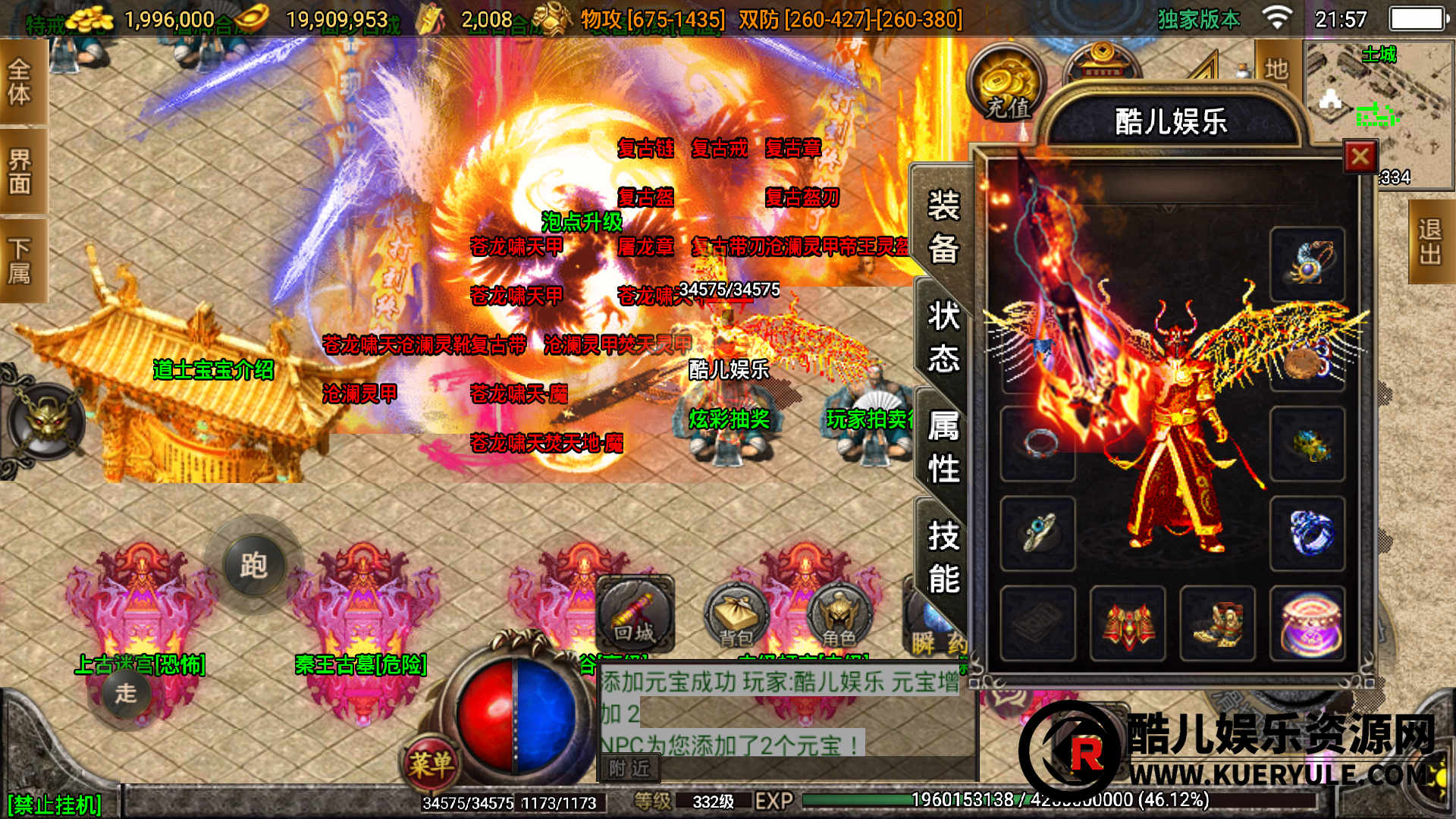This screenshot has width=1456, height=819.
Task: Open the 界面 interface button
Action: 20,171
